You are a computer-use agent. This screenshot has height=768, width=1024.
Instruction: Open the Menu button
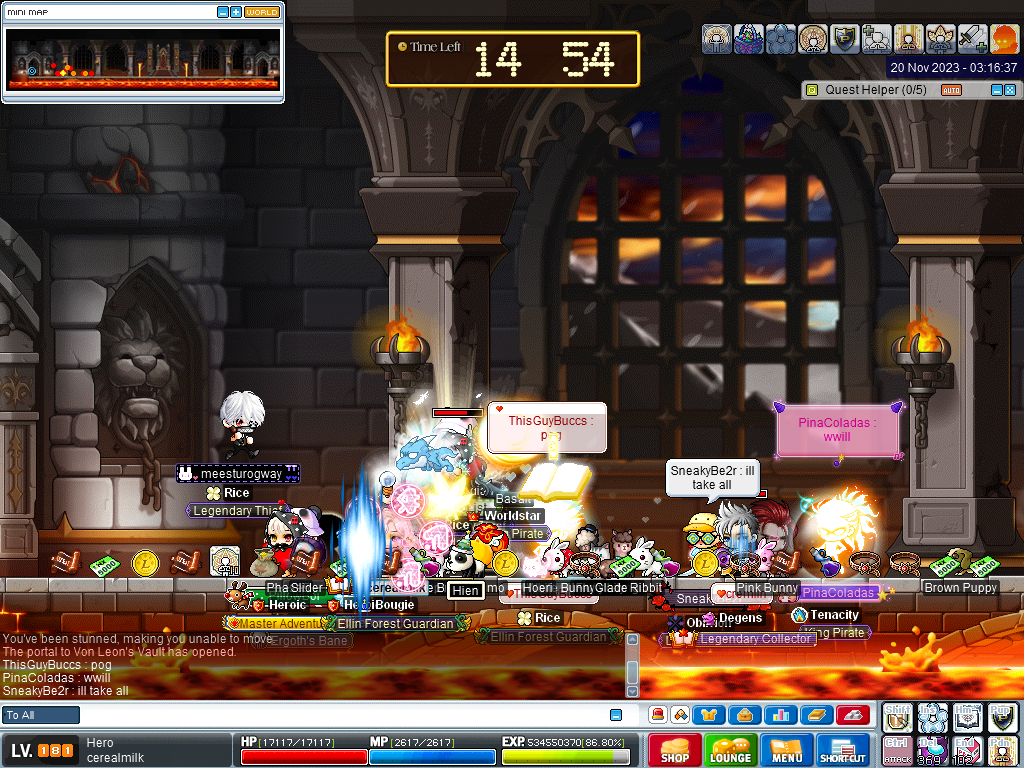point(786,750)
